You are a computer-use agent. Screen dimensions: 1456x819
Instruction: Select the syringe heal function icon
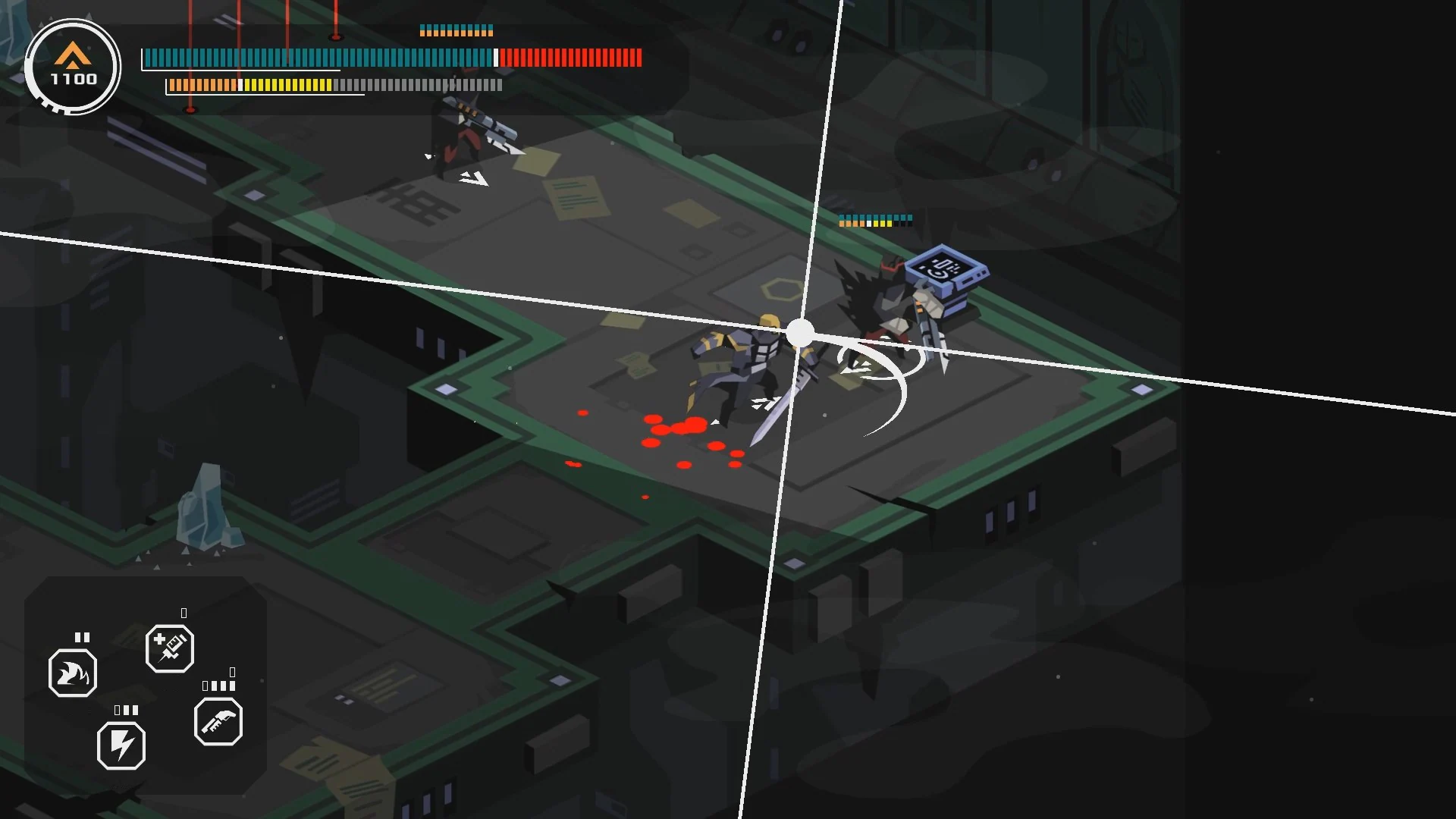tap(169, 648)
